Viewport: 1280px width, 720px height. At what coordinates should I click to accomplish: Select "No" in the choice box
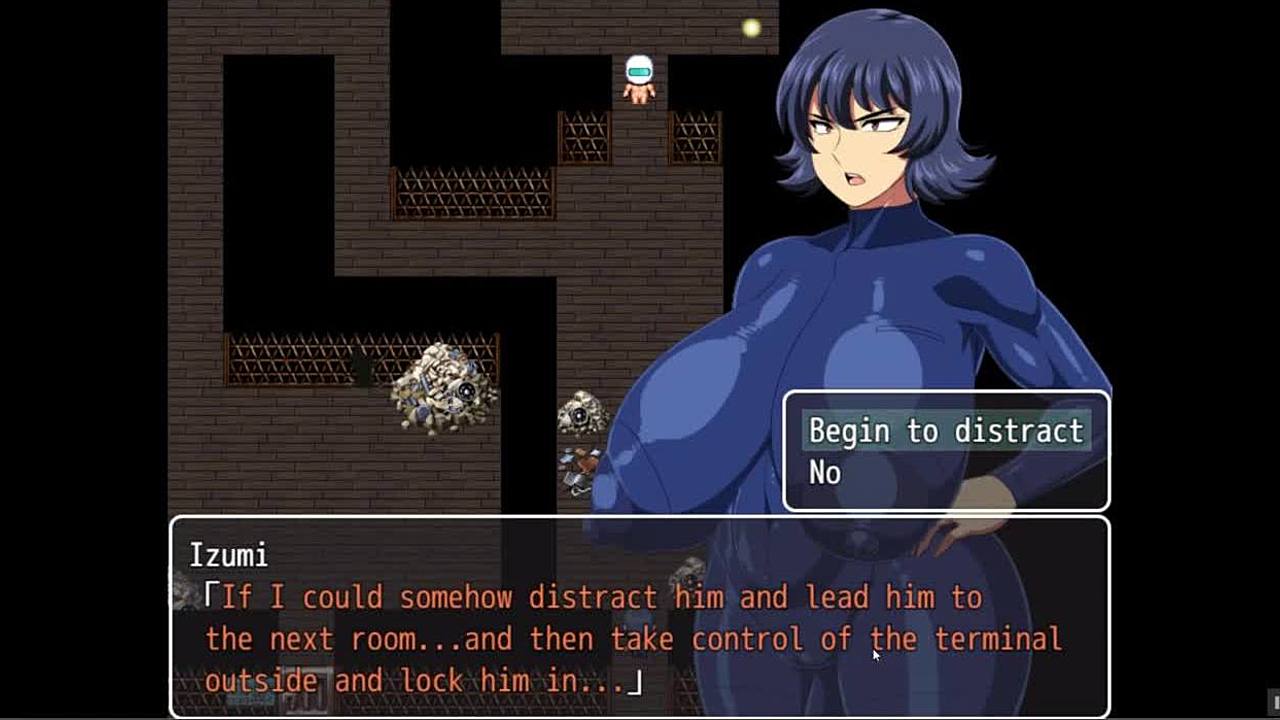(825, 473)
